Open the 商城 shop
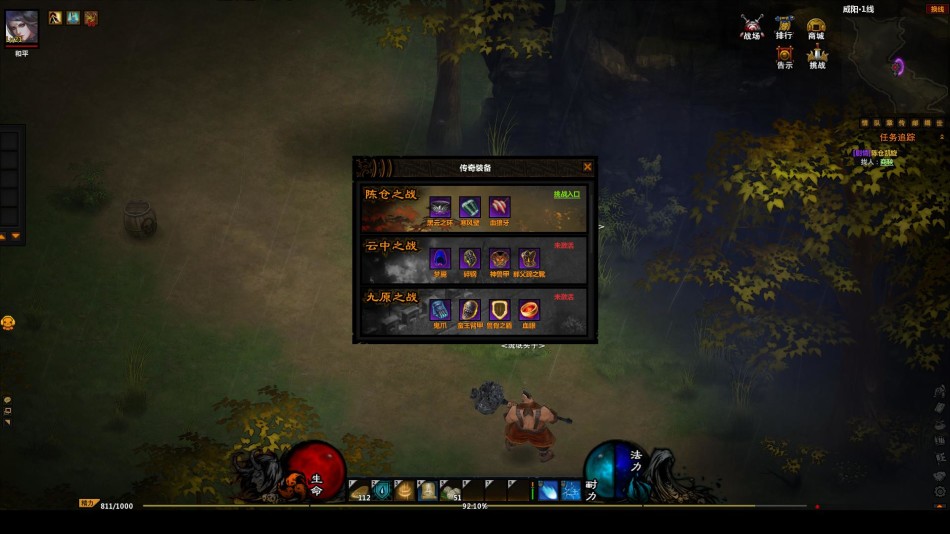This screenshot has height=534, width=950. [x=816, y=27]
